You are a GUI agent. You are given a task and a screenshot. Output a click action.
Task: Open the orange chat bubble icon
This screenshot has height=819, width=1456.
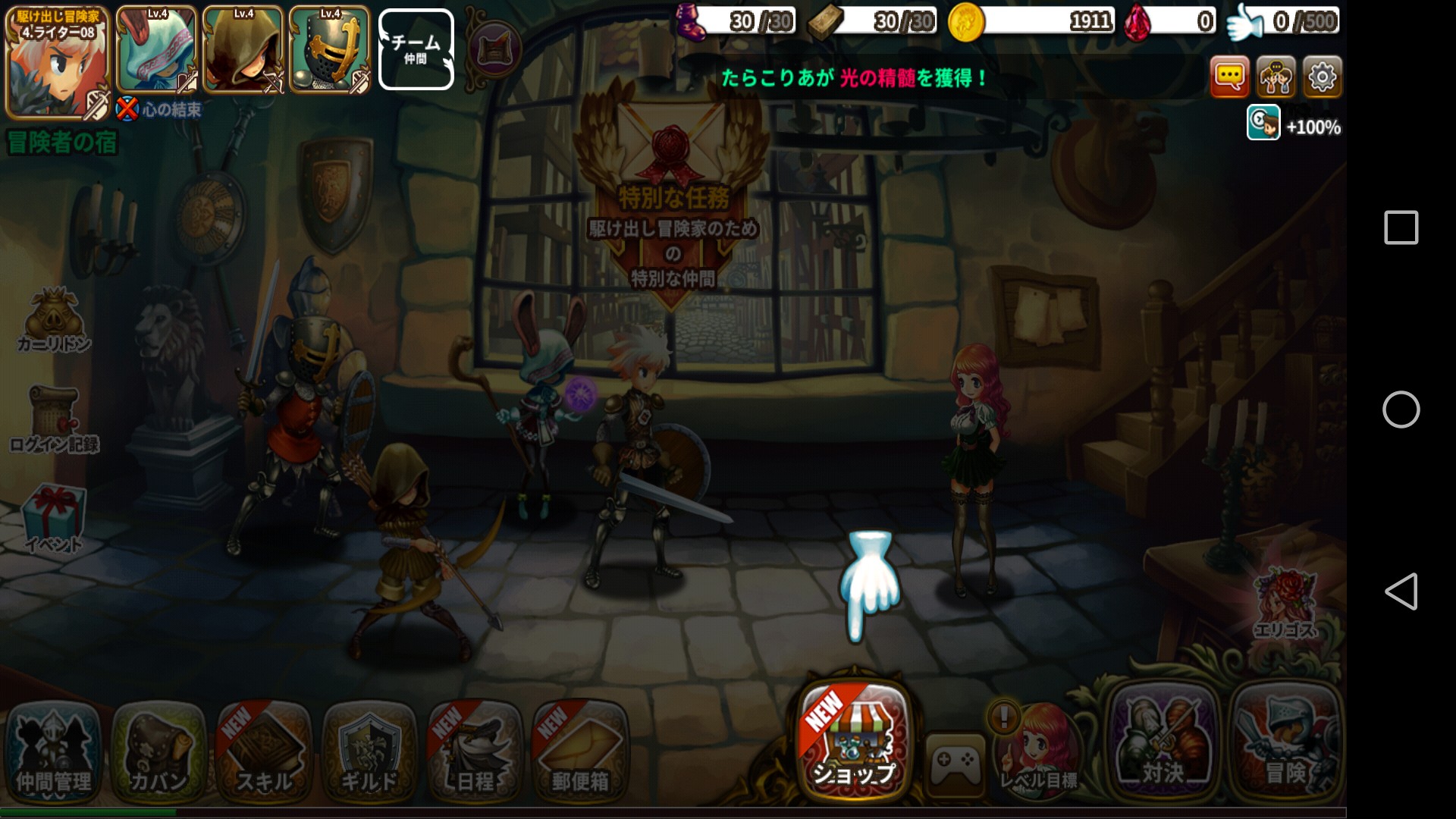(1229, 77)
